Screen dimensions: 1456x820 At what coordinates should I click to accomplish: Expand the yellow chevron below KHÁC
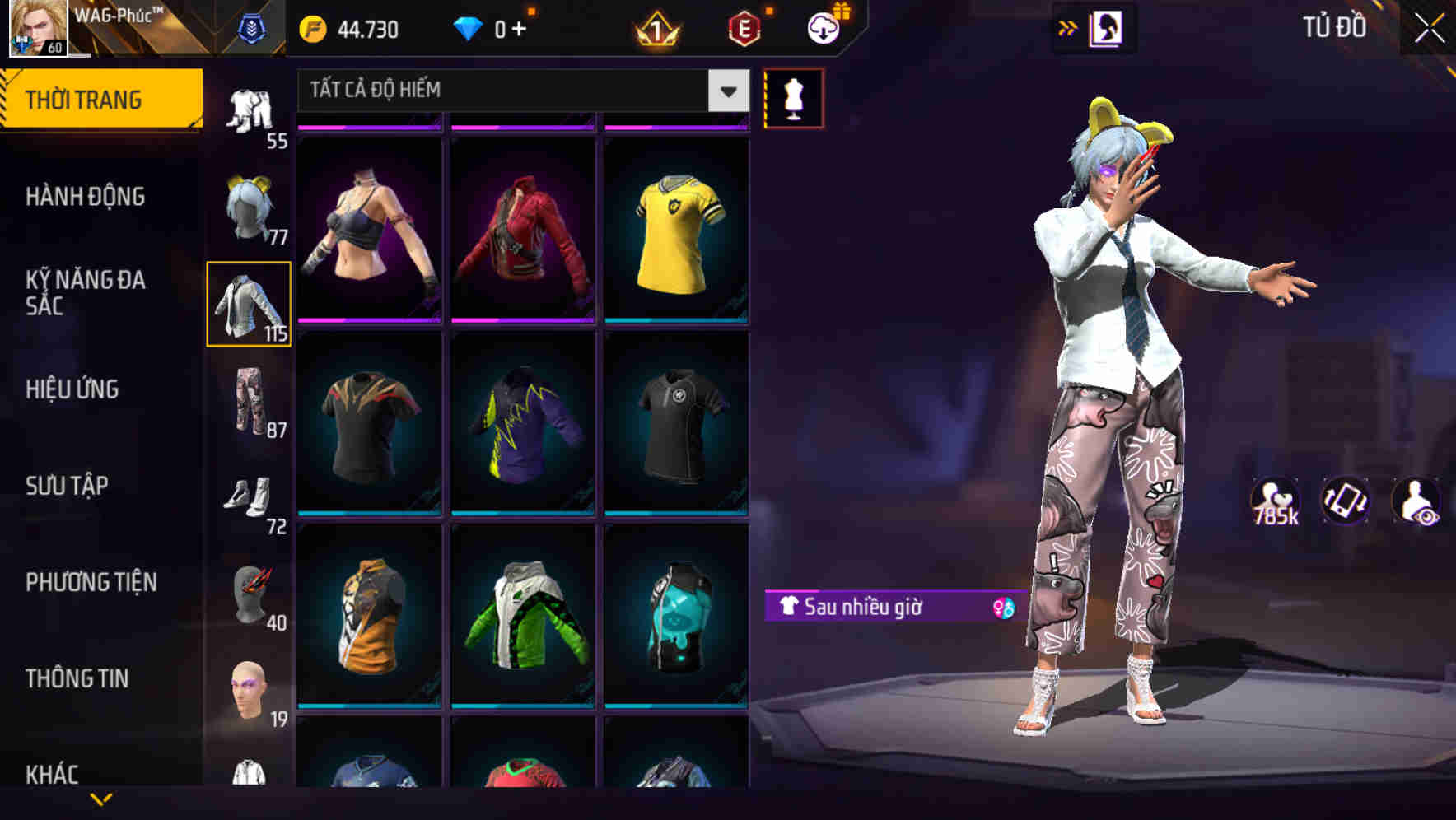tap(102, 799)
